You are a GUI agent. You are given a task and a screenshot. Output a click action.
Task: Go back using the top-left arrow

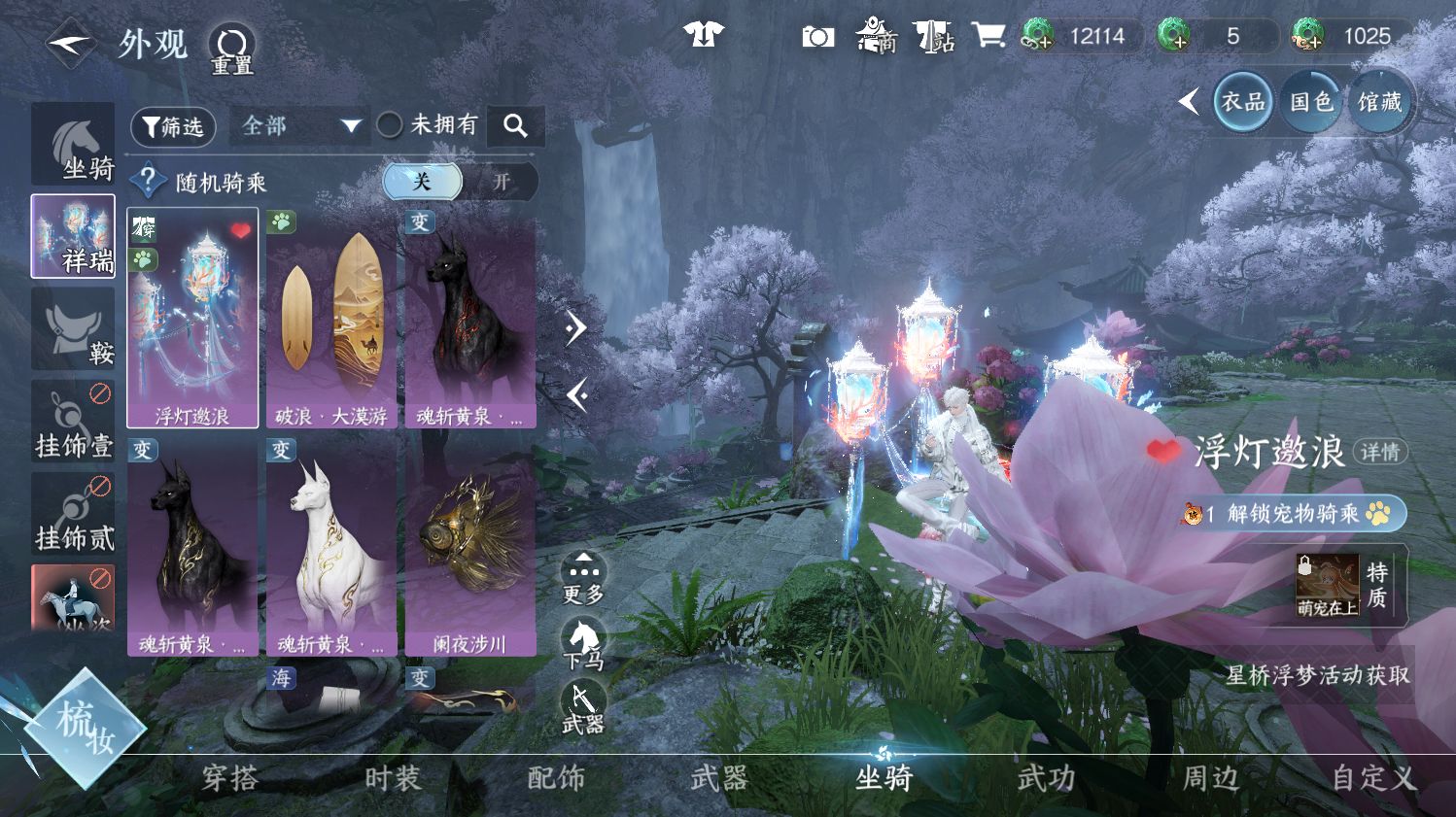point(70,44)
